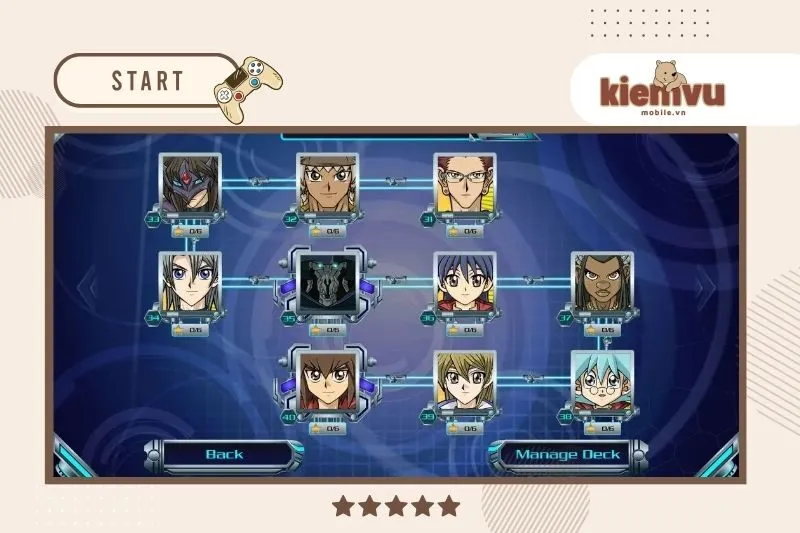Choose the blue-haired duelist numbered 36
The width and height of the screenshot is (800, 533).
[x=465, y=283]
